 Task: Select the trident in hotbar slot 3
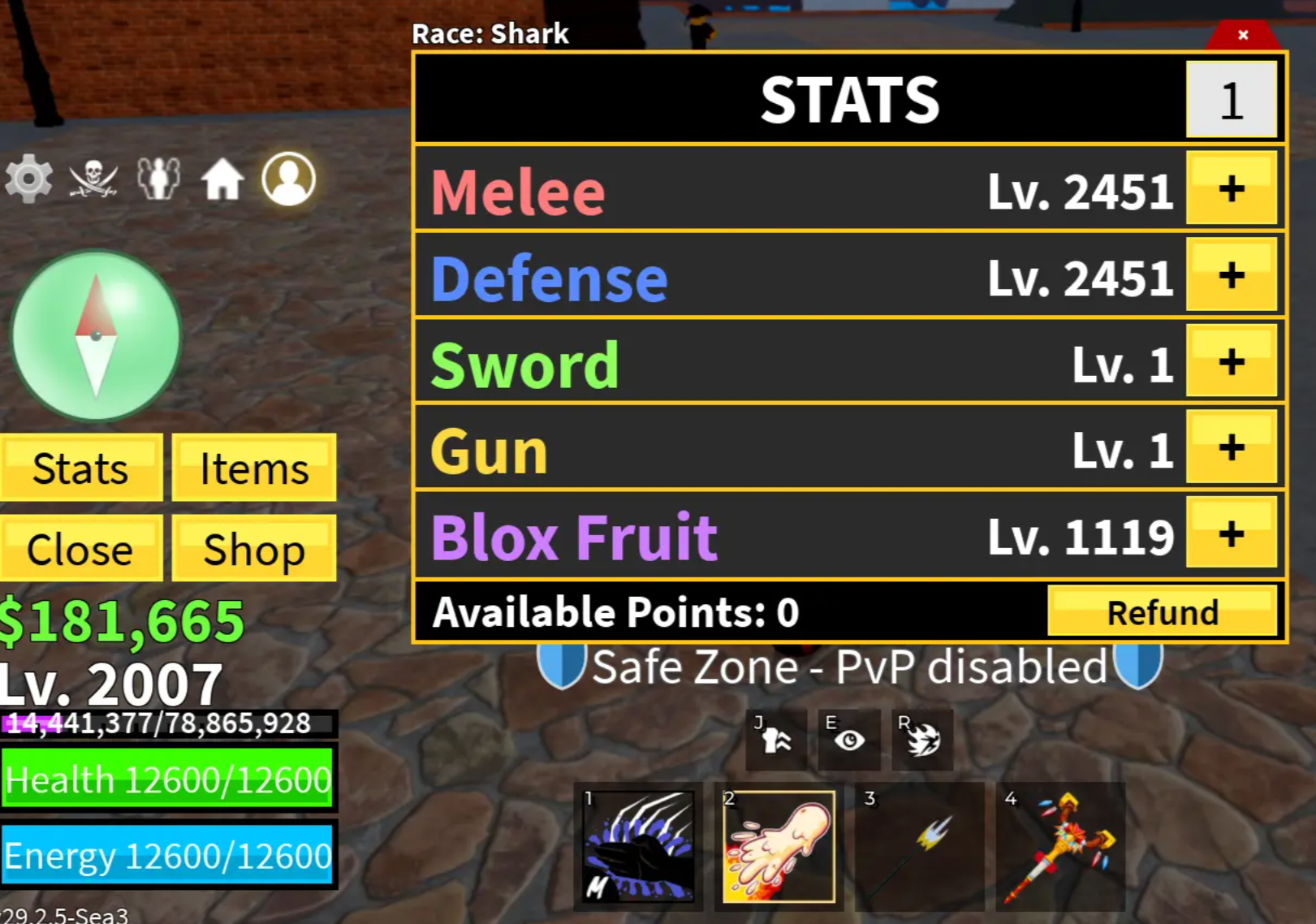coord(918,847)
